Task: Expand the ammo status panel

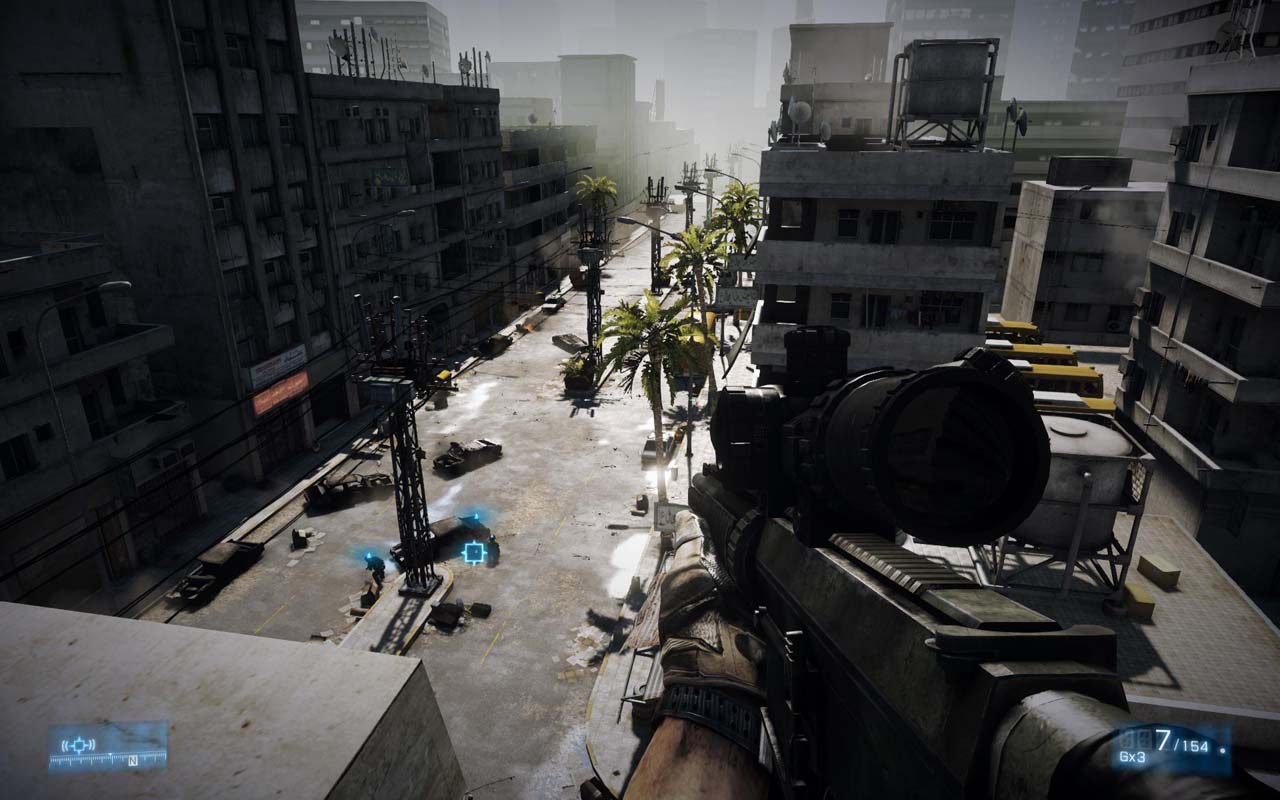Action: tap(1180, 745)
